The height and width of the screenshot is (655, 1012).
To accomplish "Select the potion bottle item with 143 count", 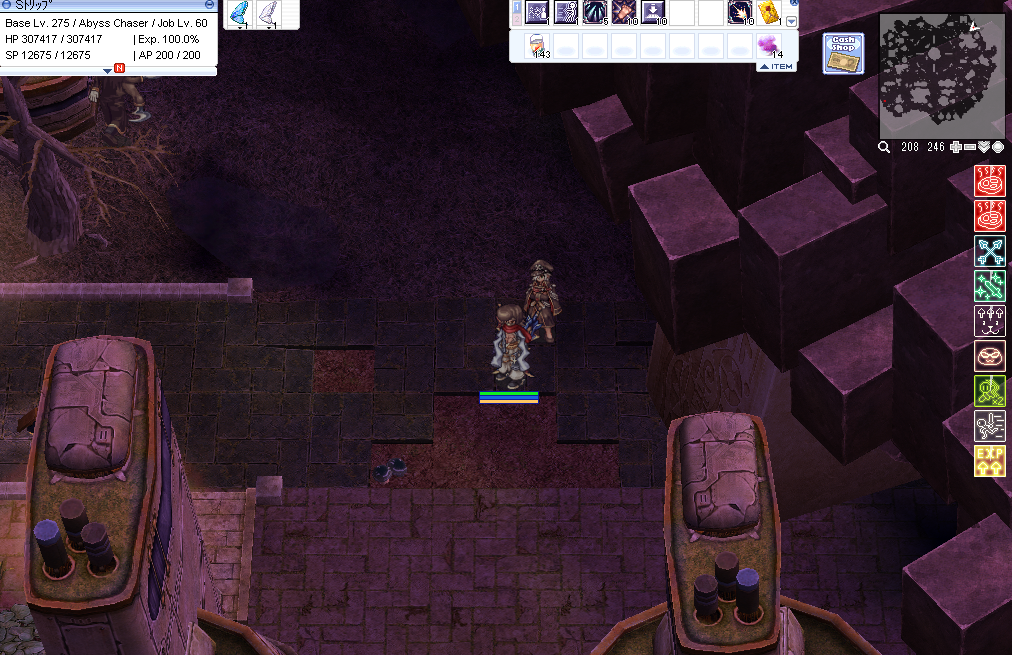I will [537, 46].
